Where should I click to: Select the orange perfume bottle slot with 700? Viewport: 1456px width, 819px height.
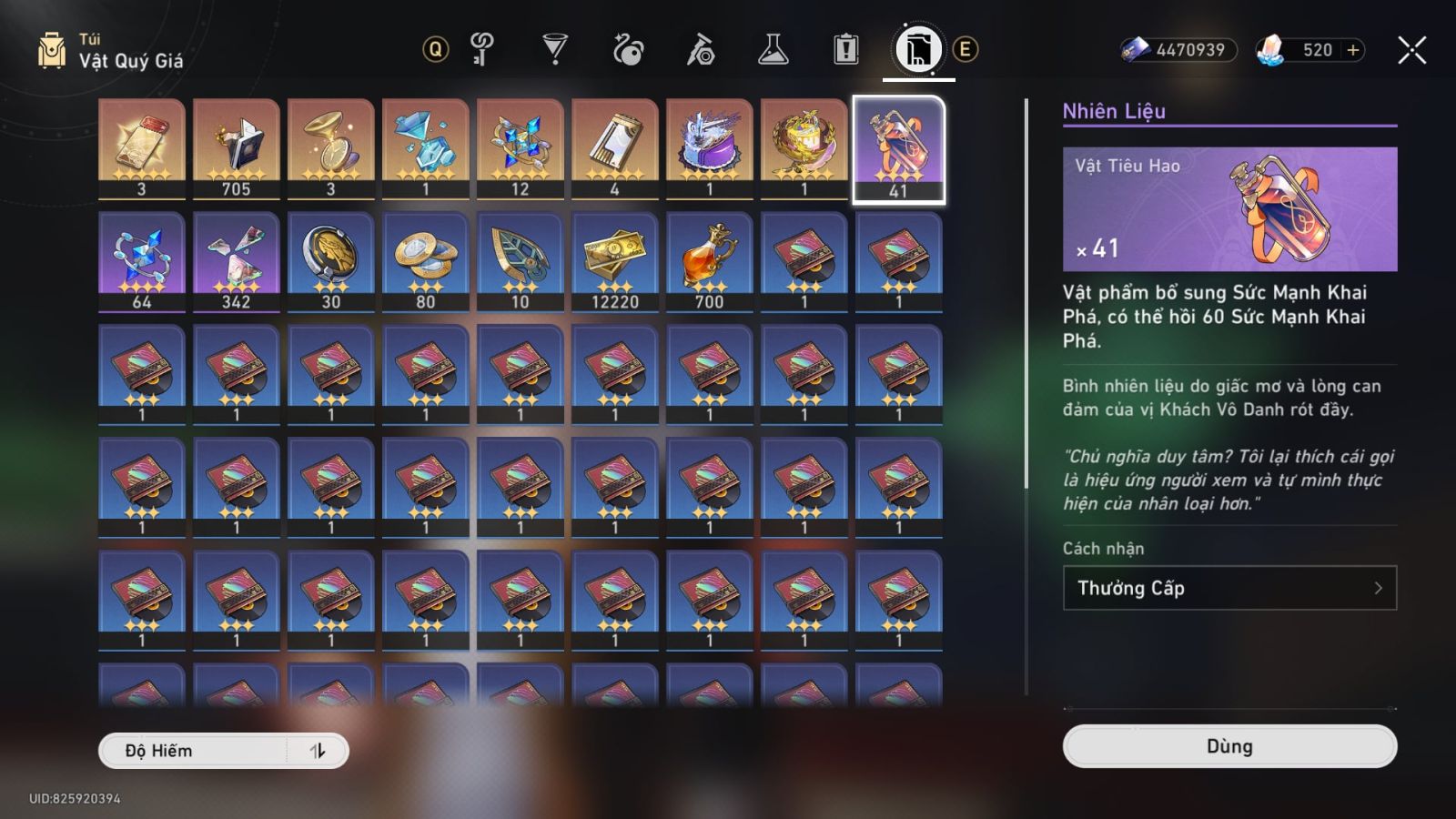pos(710,261)
